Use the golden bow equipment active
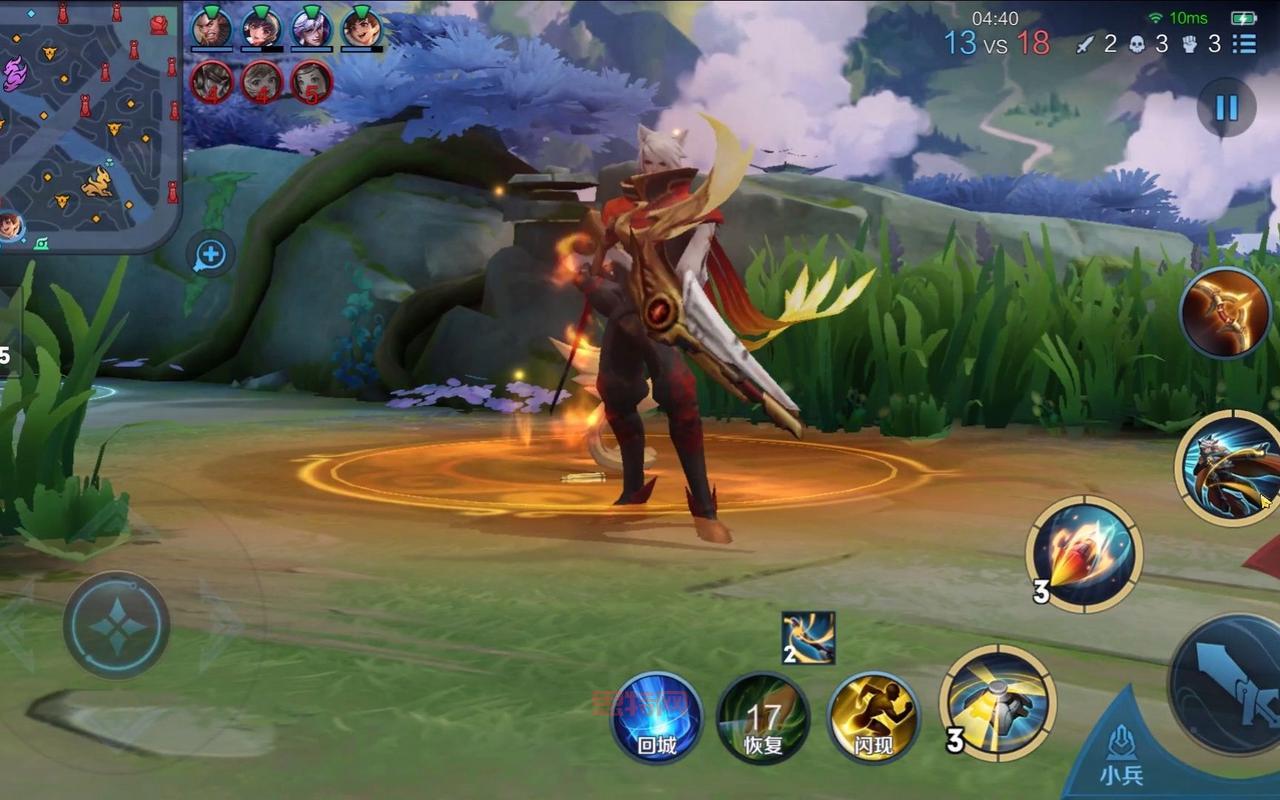The image size is (1280, 800). 1225,313
